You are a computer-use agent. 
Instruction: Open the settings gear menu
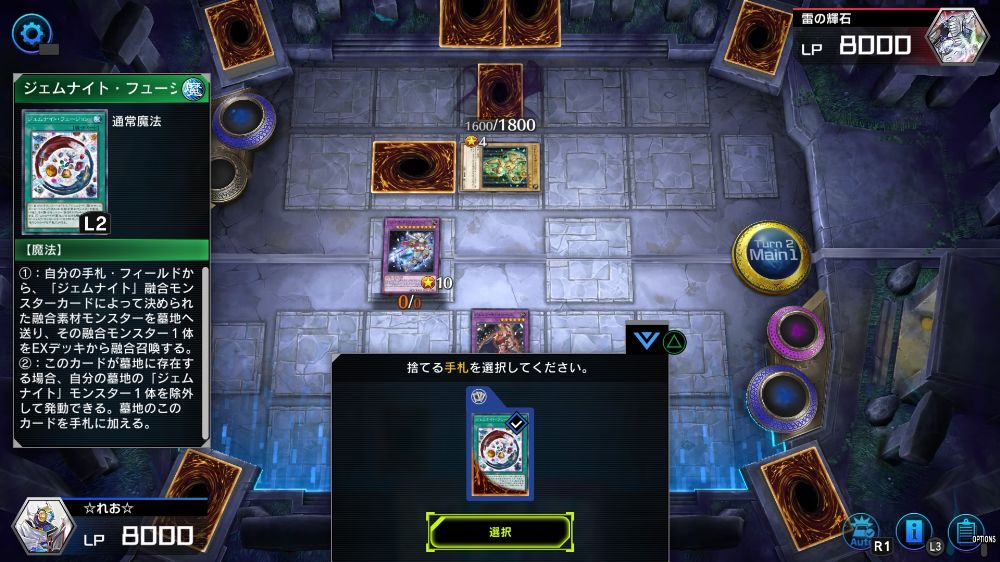point(29,32)
